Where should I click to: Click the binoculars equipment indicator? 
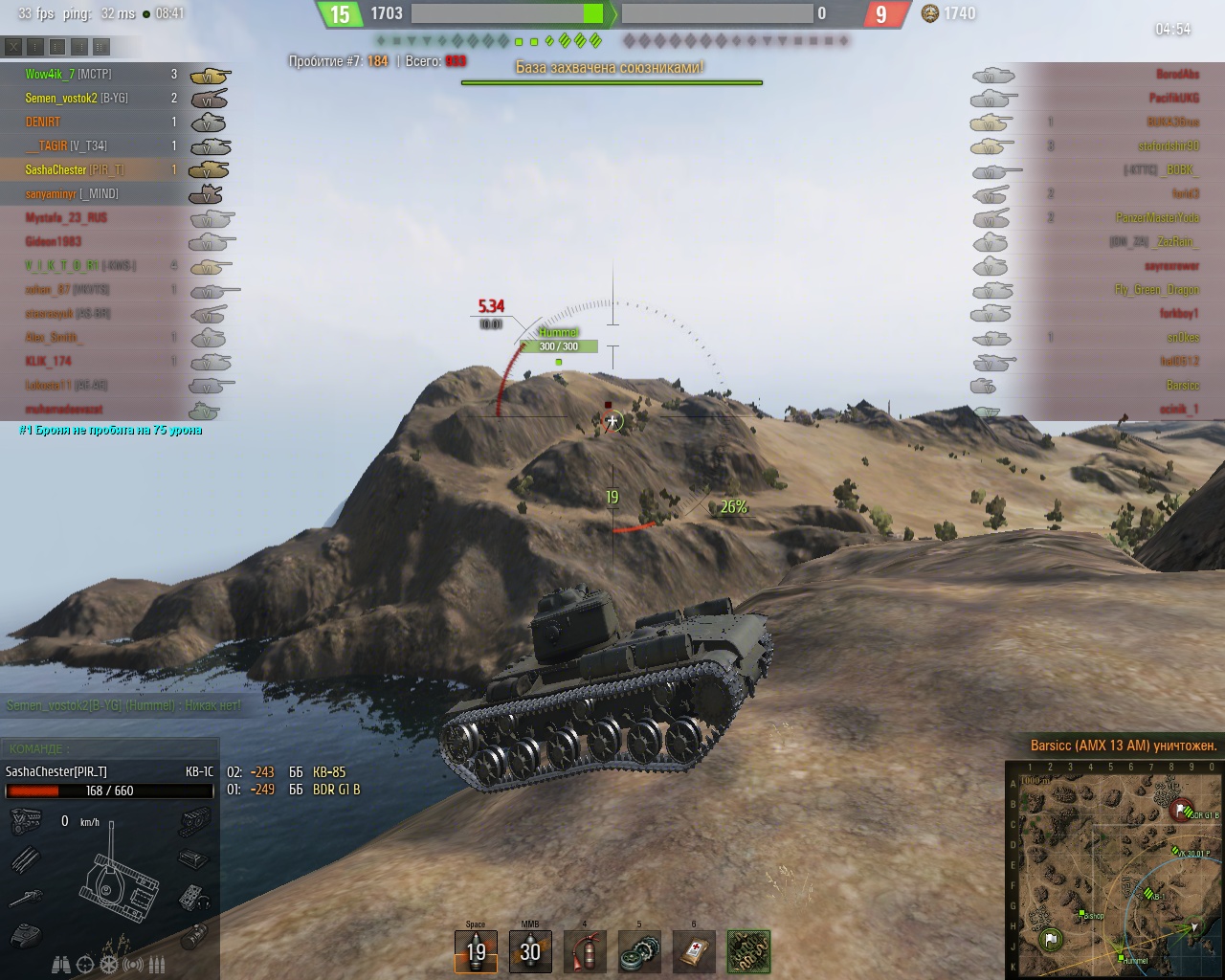pos(62,965)
